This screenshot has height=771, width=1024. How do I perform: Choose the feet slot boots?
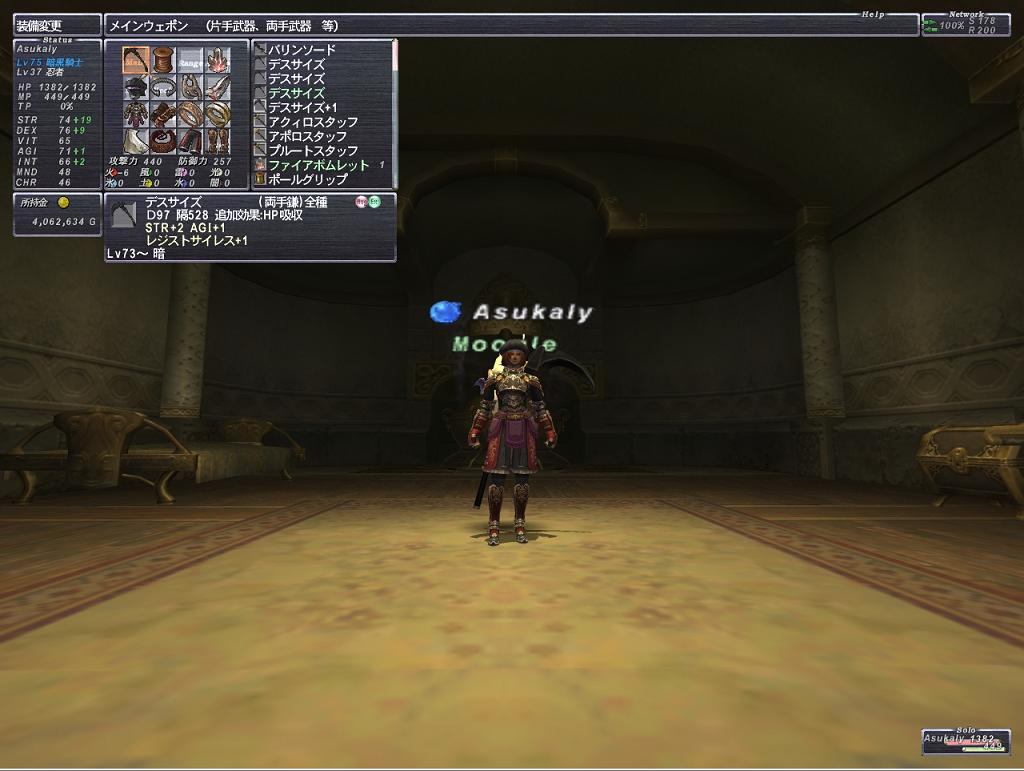217,141
